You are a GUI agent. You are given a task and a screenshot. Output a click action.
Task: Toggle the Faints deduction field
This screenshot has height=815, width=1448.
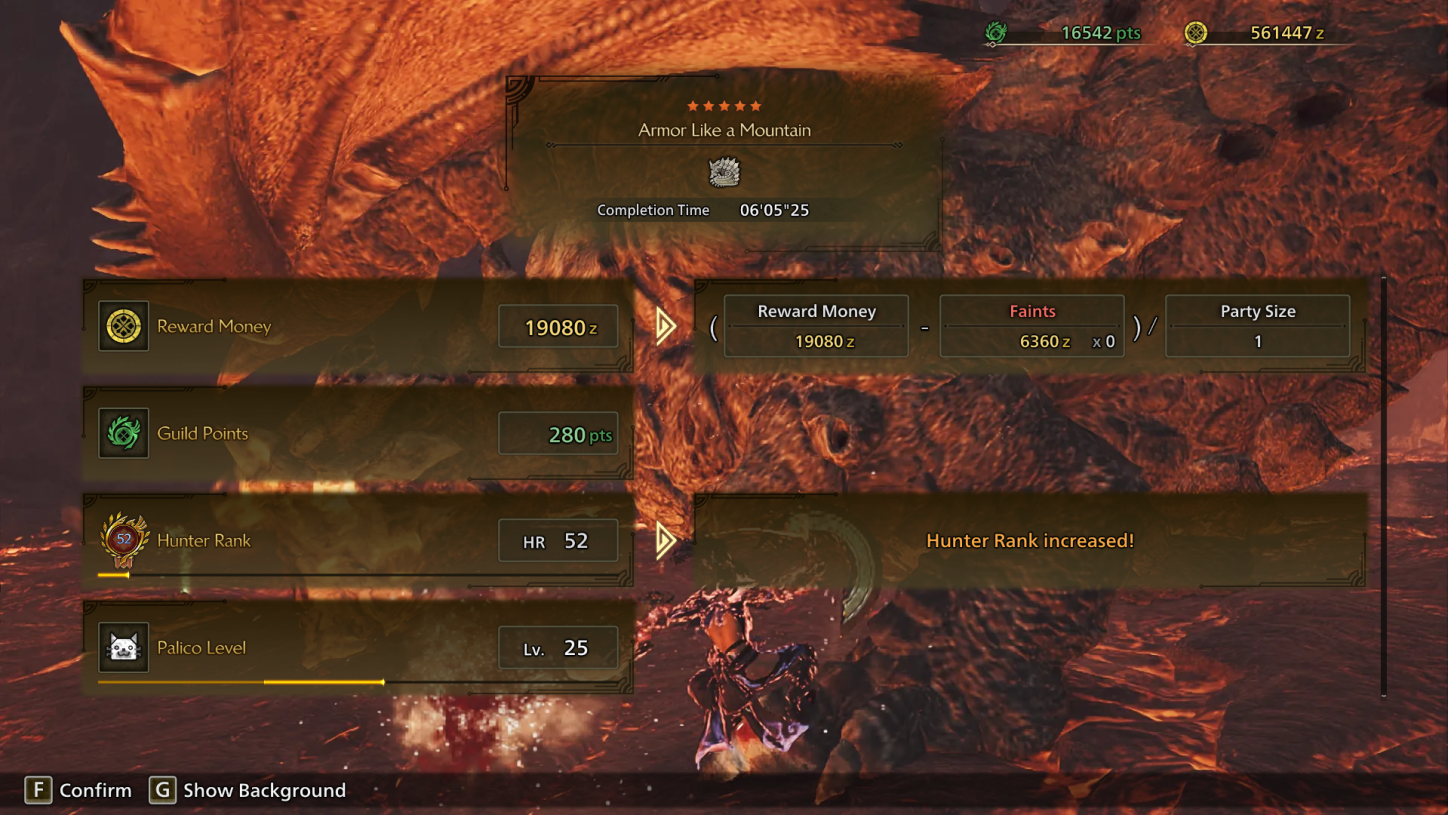click(1031, 326)
